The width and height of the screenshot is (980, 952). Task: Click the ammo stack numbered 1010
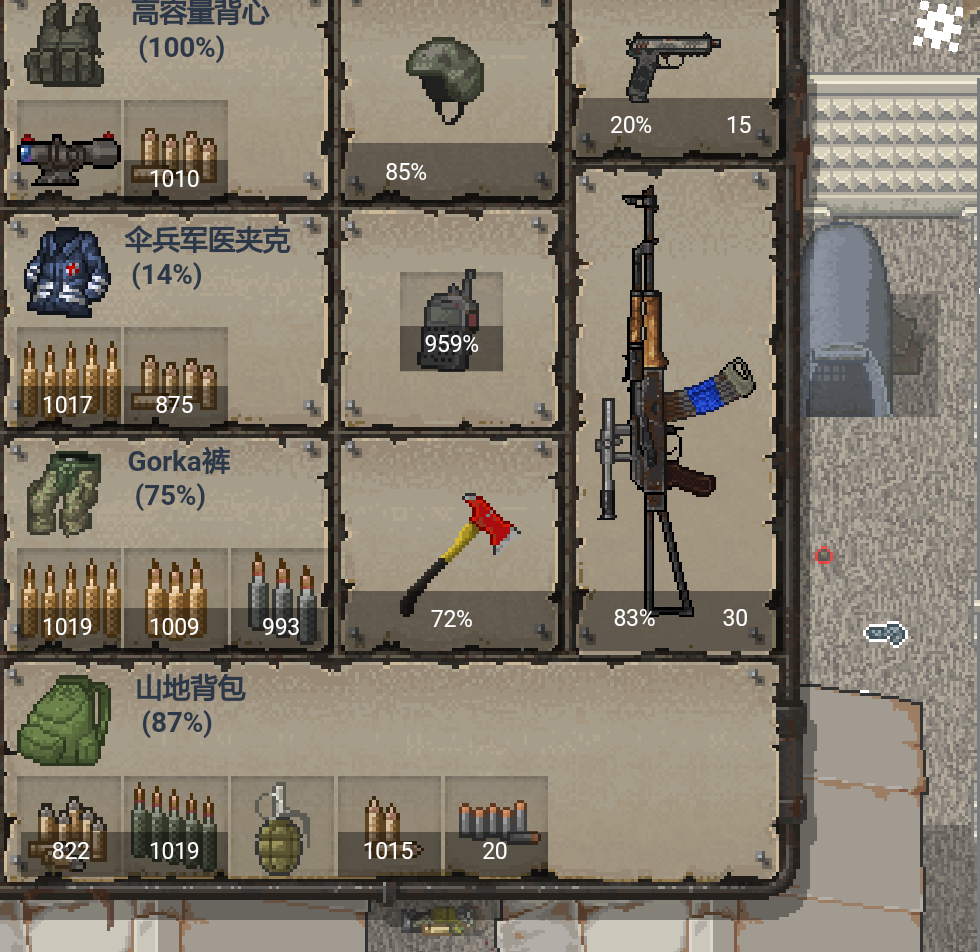click(175, 148)
